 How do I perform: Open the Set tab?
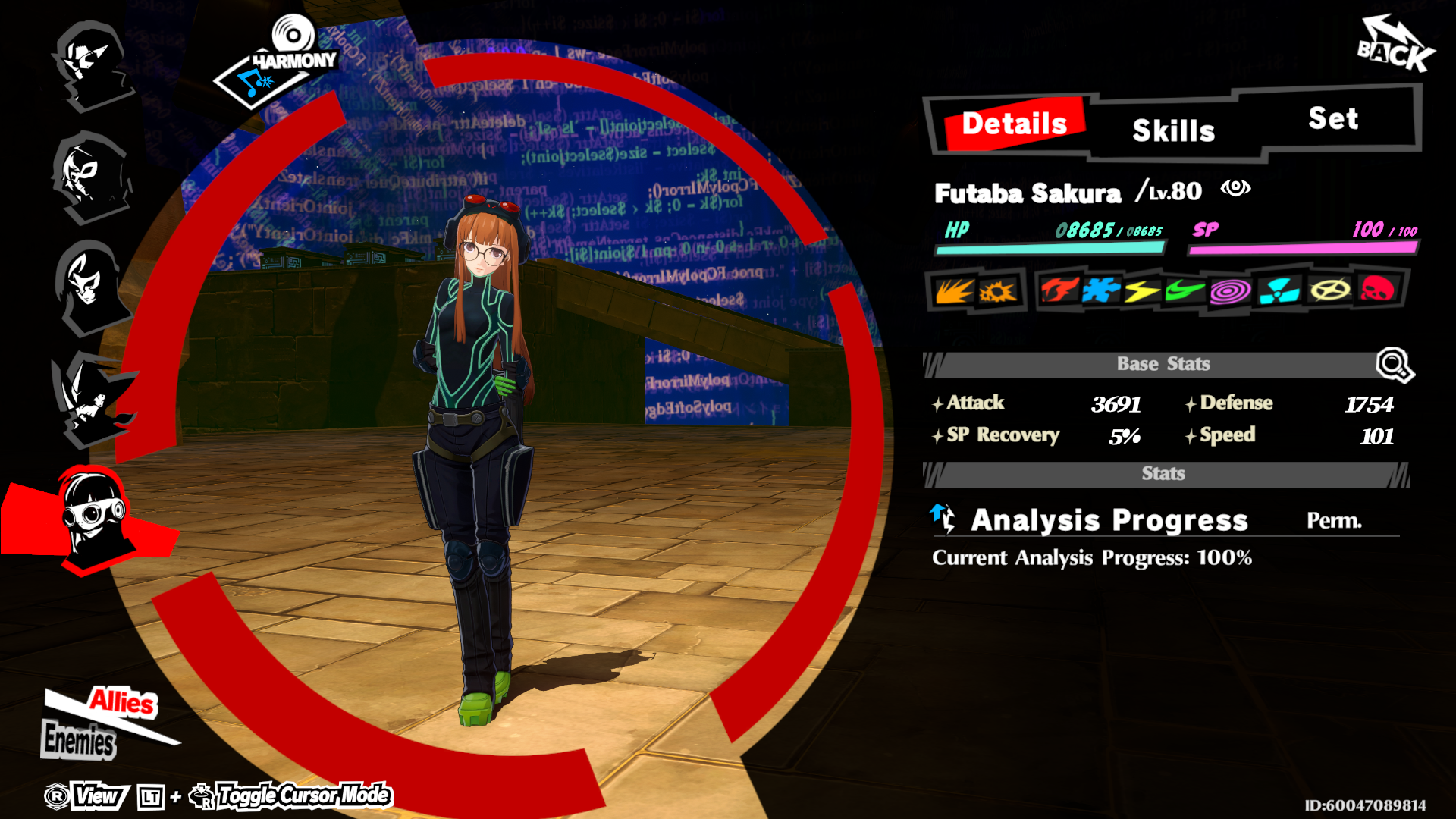[x=1332, y=119]
